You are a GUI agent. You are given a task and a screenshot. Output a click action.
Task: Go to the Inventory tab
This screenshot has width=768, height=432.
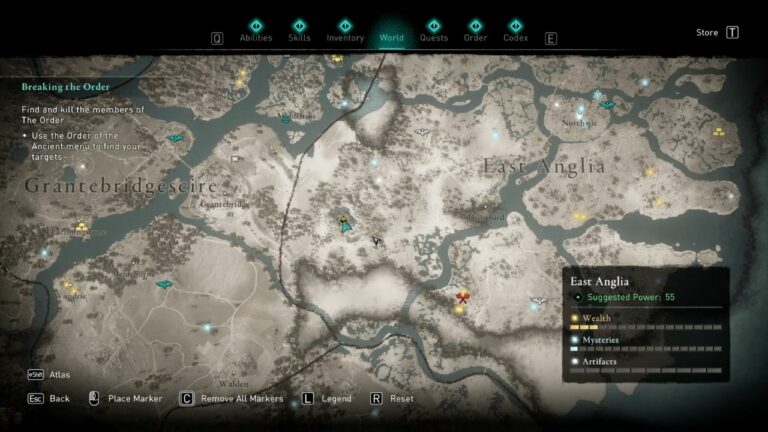(345, 32)
